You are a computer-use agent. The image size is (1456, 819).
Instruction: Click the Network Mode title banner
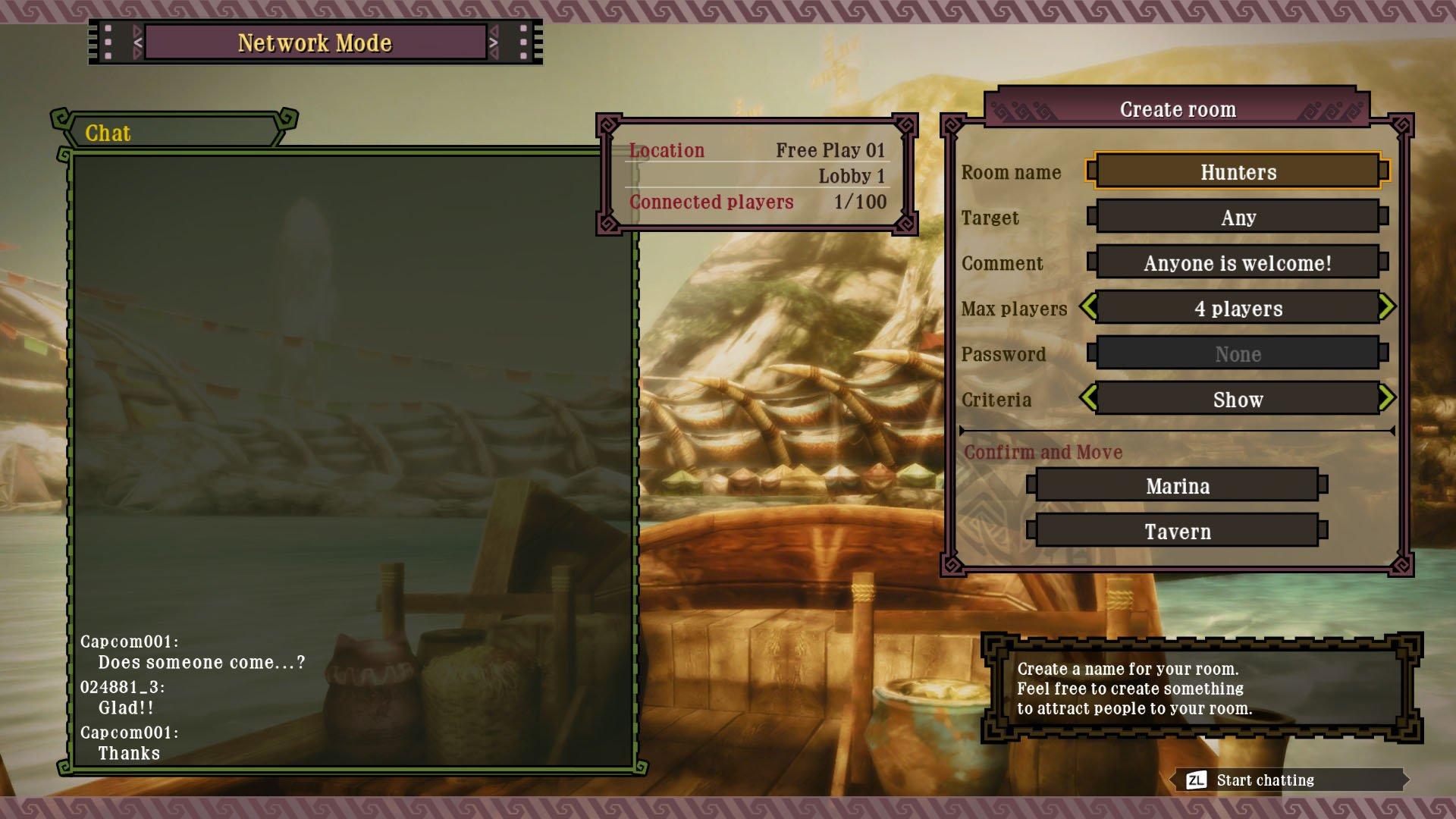coord(316,43)
